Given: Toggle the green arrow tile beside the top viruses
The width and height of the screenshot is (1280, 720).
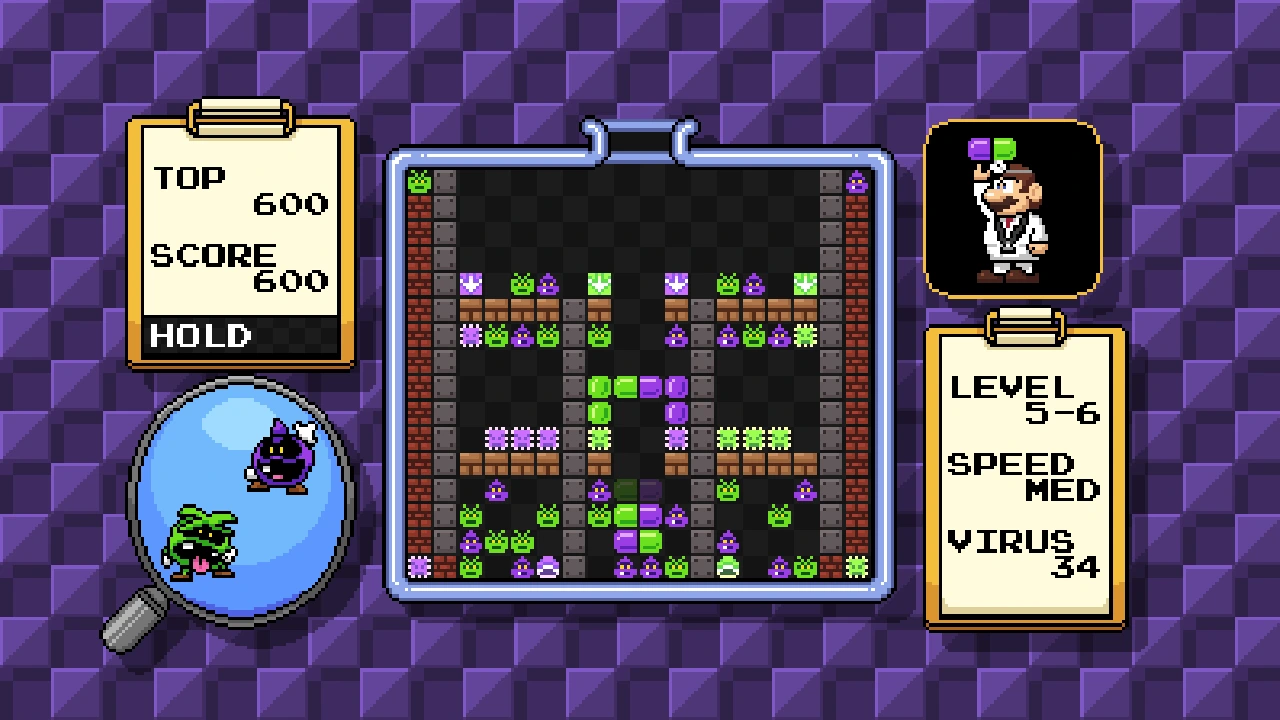Looking at the screenshot, I should (x=805, y=283).
